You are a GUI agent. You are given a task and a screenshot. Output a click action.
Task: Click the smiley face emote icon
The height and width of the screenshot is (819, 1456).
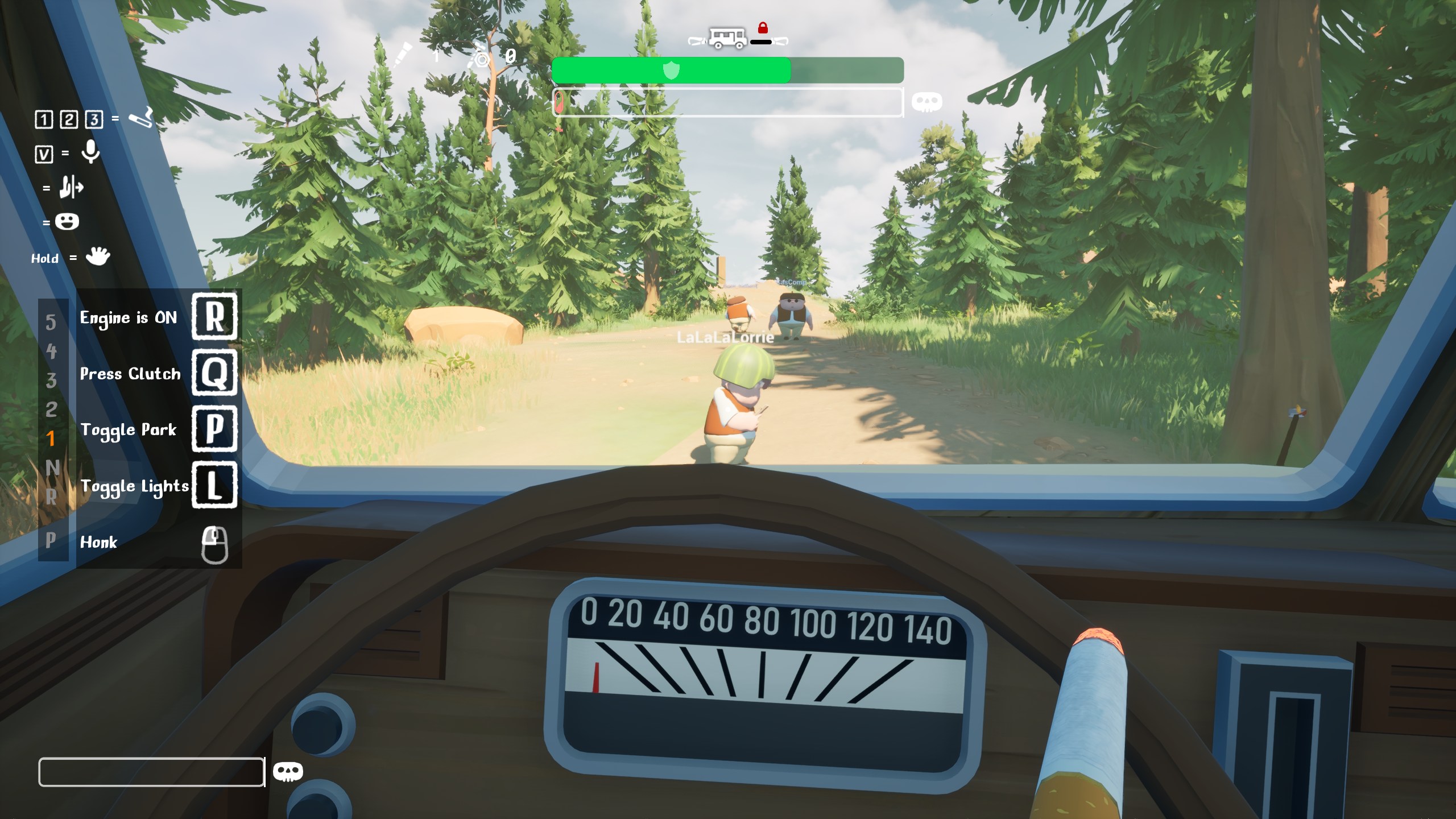(x=67, y=222)
